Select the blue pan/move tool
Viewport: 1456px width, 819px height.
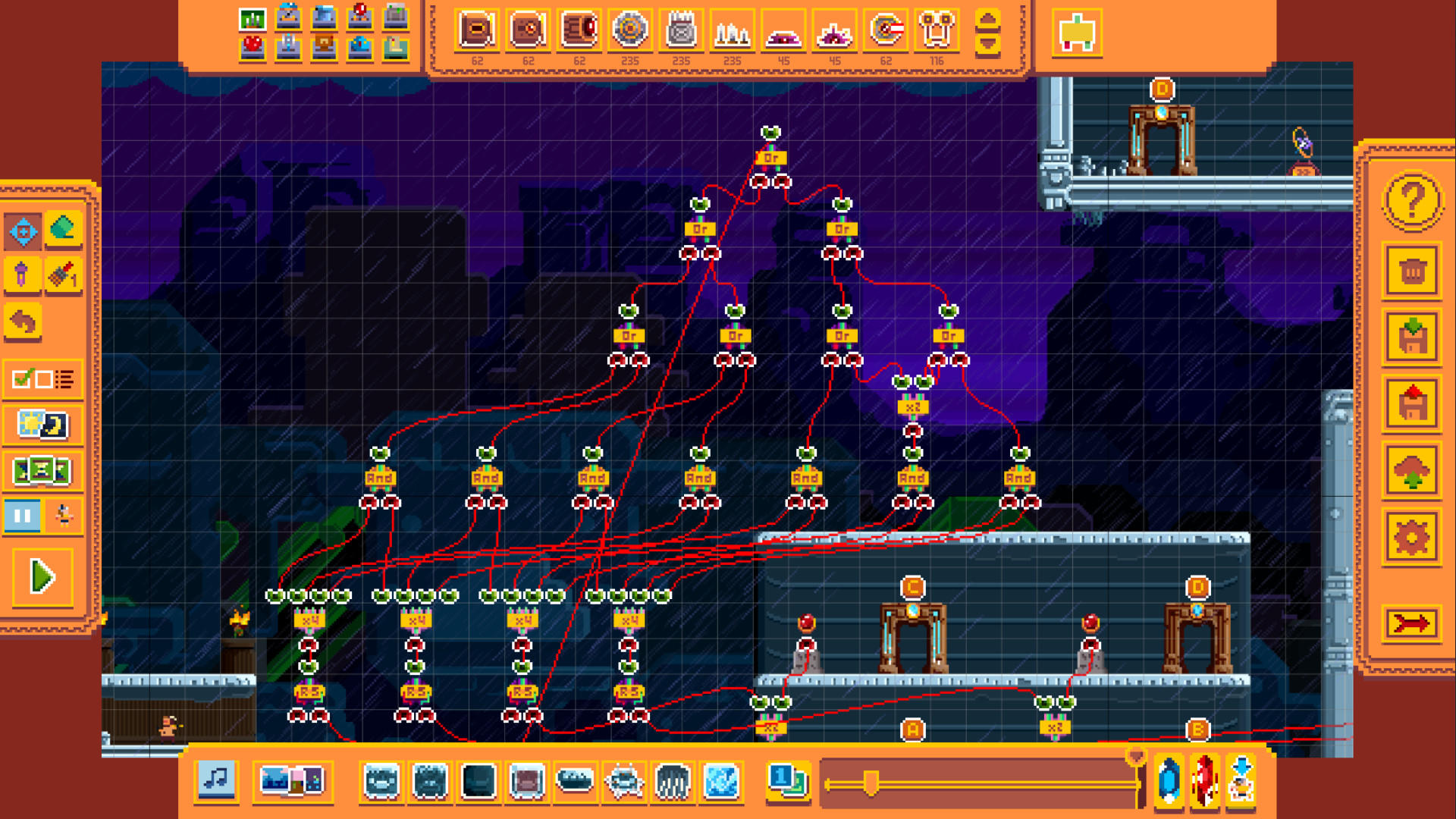(23, 231)
